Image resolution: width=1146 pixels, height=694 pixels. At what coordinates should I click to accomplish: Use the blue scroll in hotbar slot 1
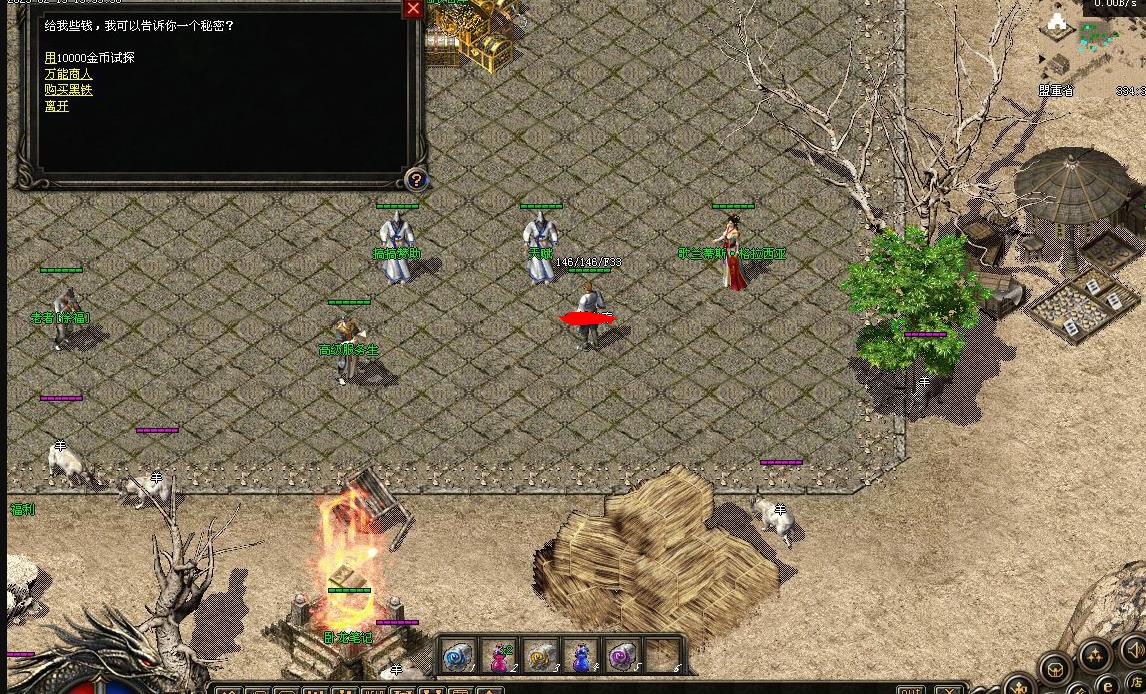(x=460, y=657)
